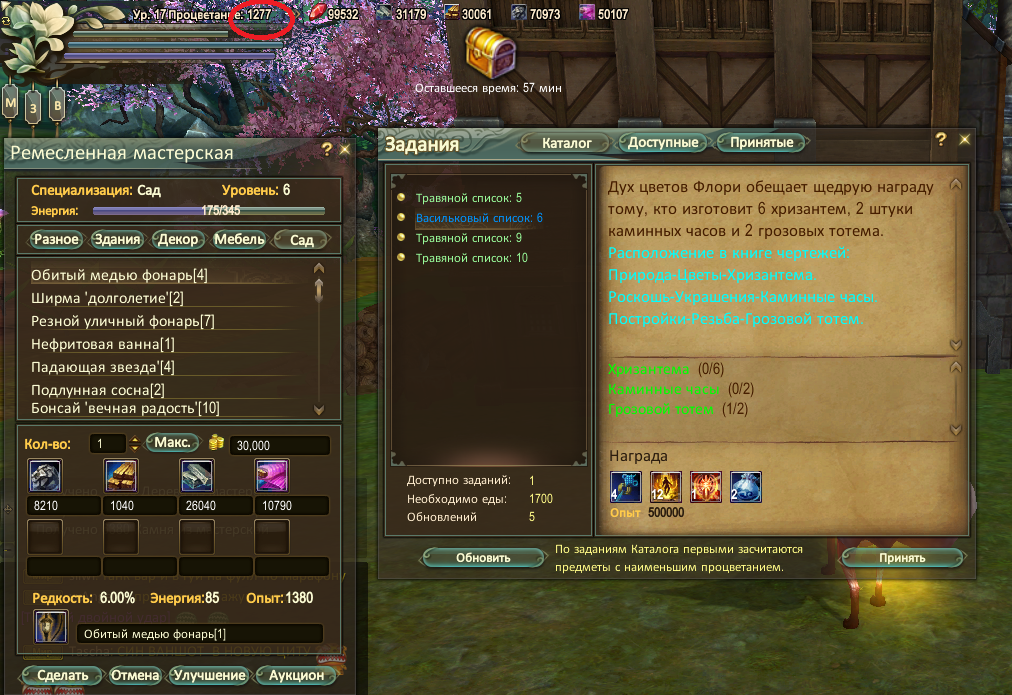The image size is (1012, 695).
Task: Click the Декор category tab
Action: [178, 240]
